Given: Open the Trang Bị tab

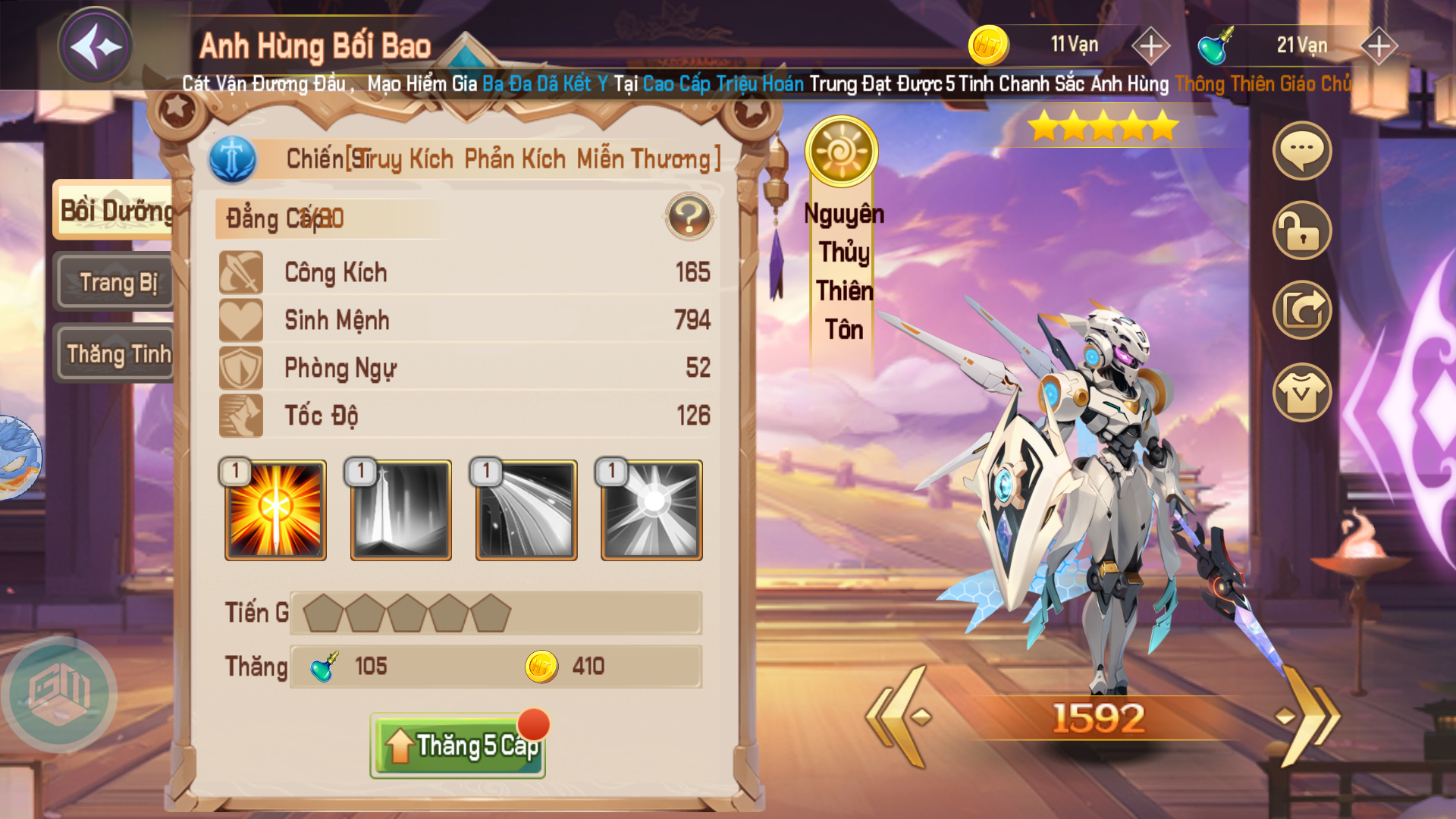Looking at the screenshot, I should coord(117,282).
